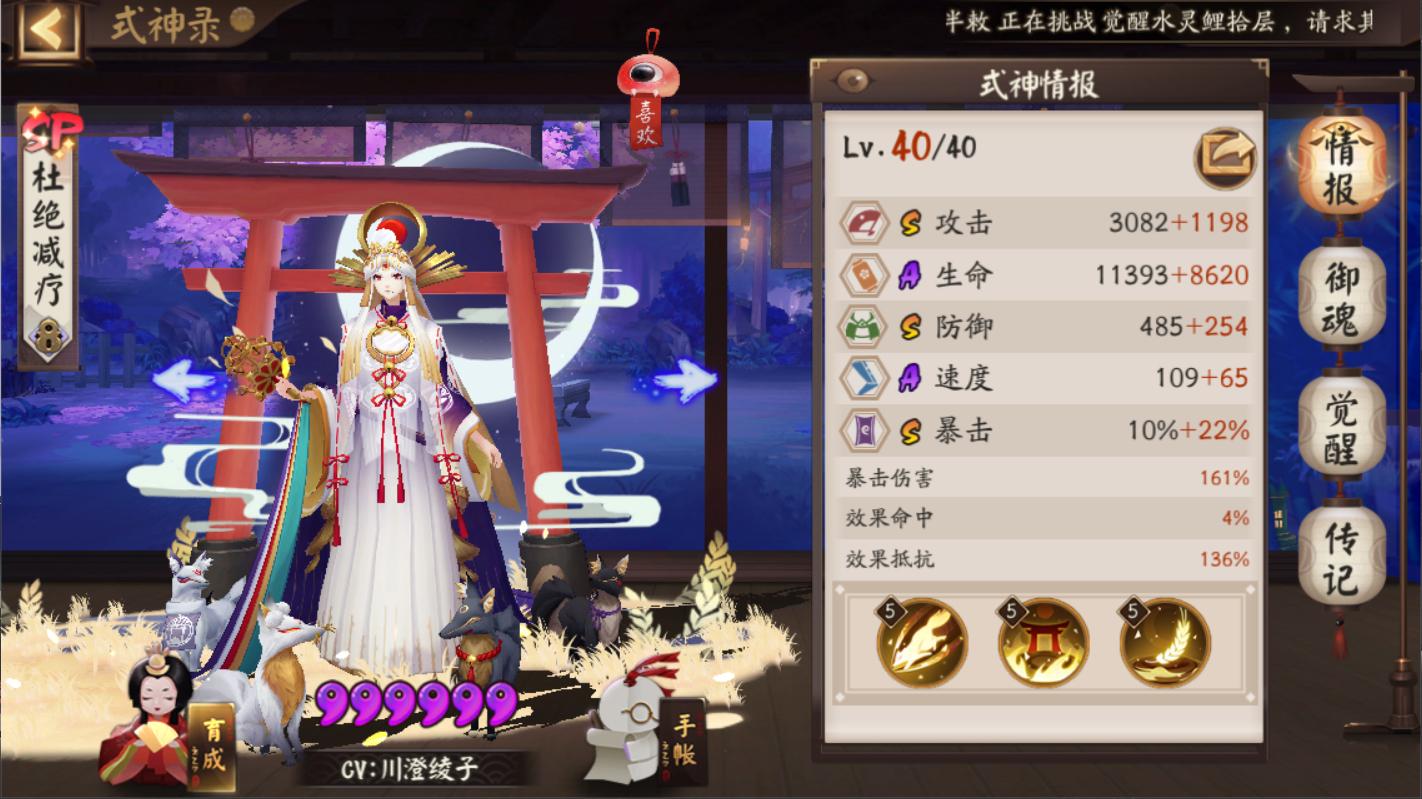
Task: Click the 生命 health stat icon
Action: pos(864,274)
